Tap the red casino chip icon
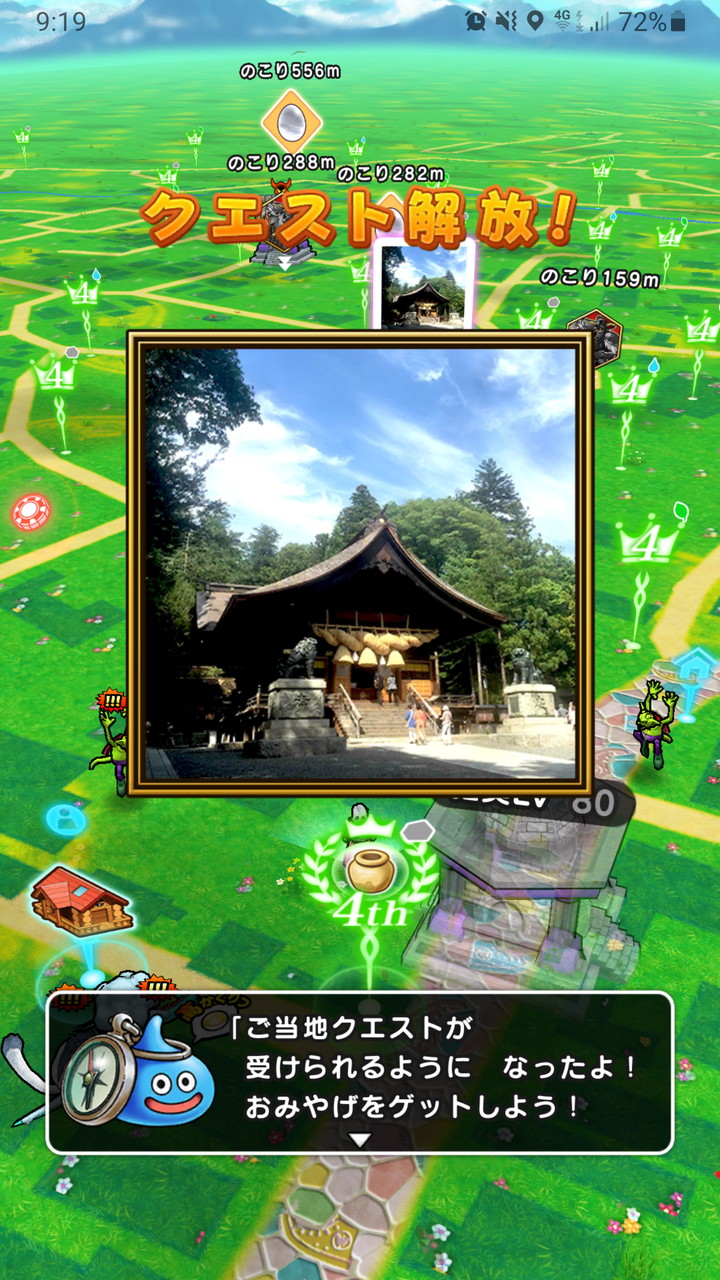This screenshot has height=1280, width=720. [31, 512]
